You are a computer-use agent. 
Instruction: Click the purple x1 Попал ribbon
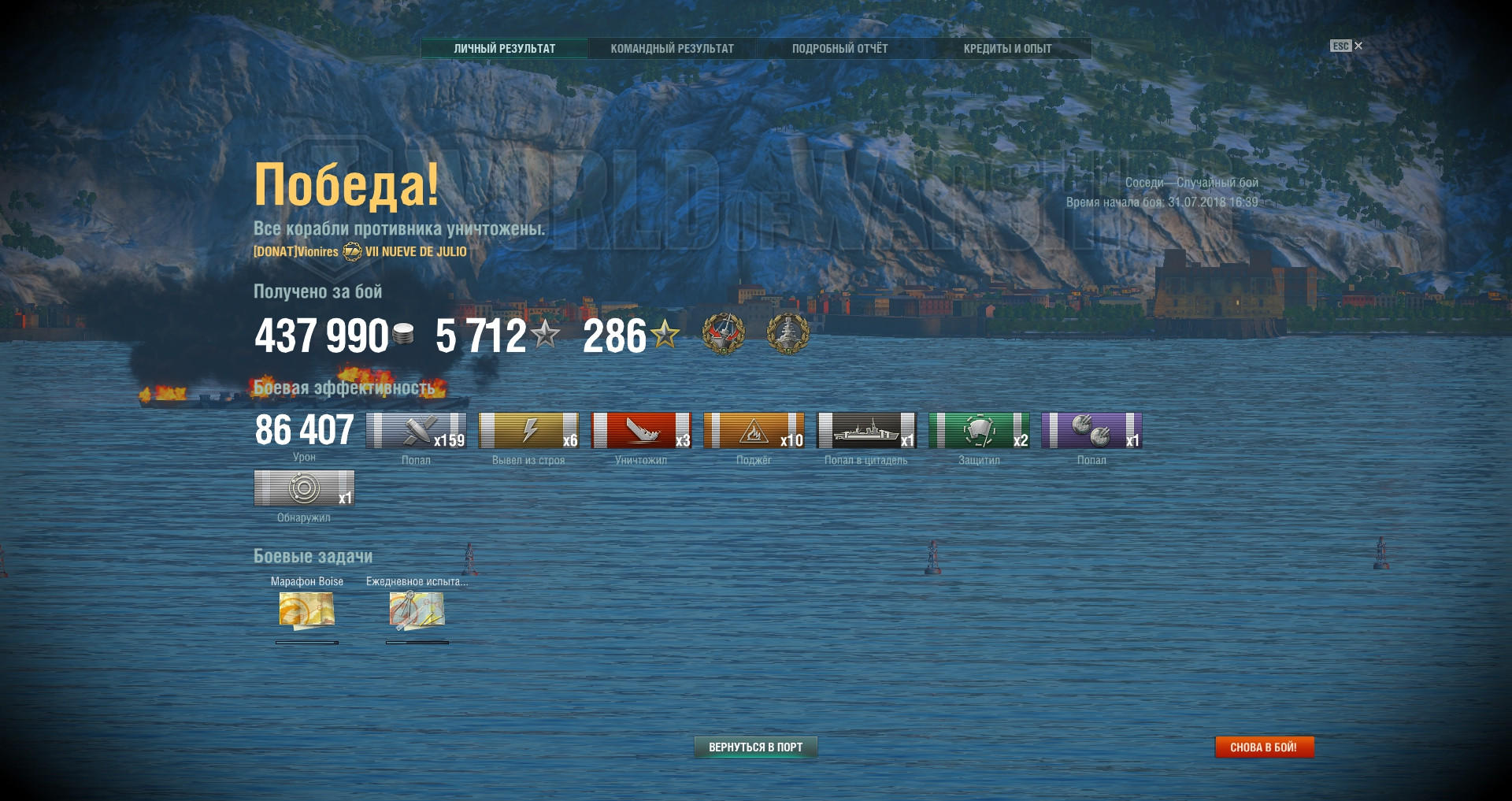pyautogui.click(x=1091, y=430)
